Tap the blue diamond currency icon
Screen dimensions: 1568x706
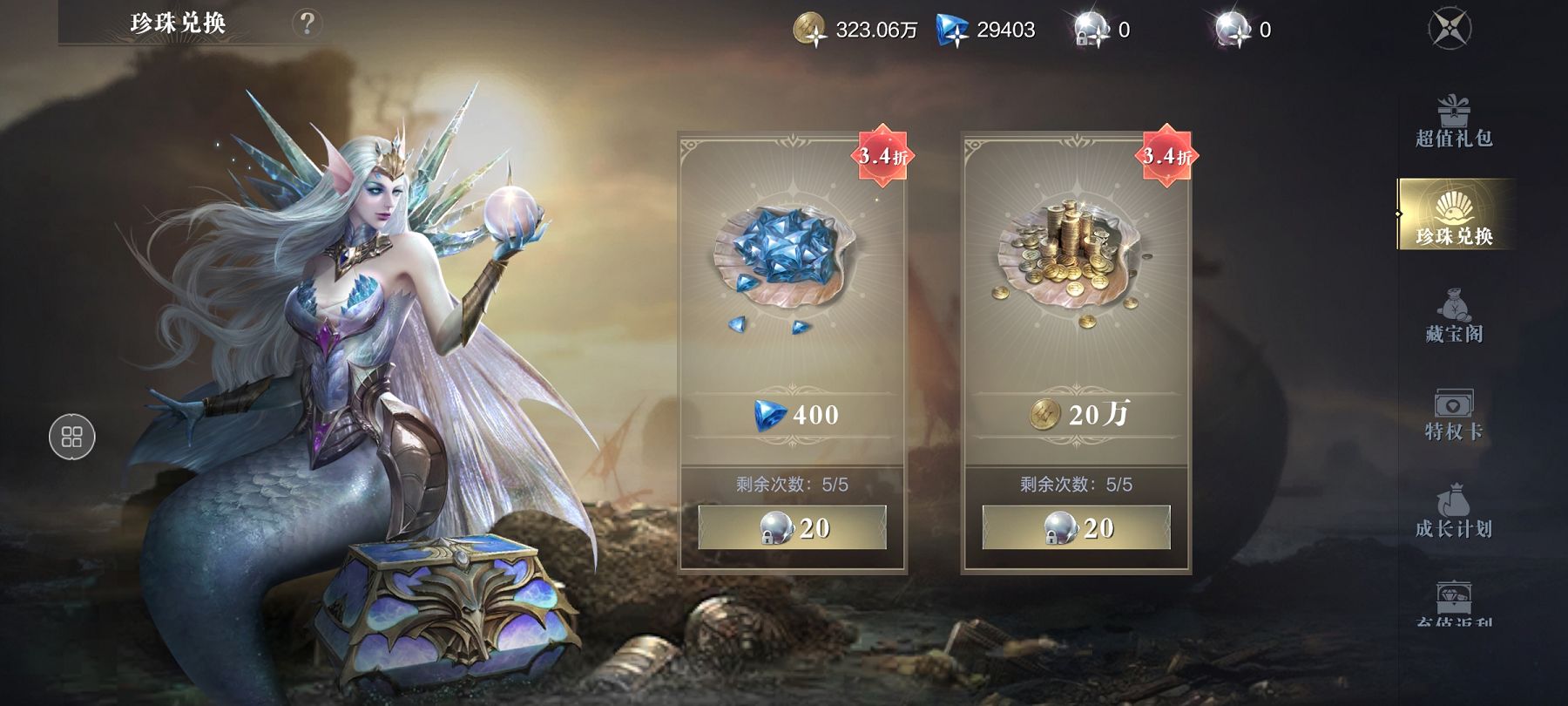pos(952,31)
